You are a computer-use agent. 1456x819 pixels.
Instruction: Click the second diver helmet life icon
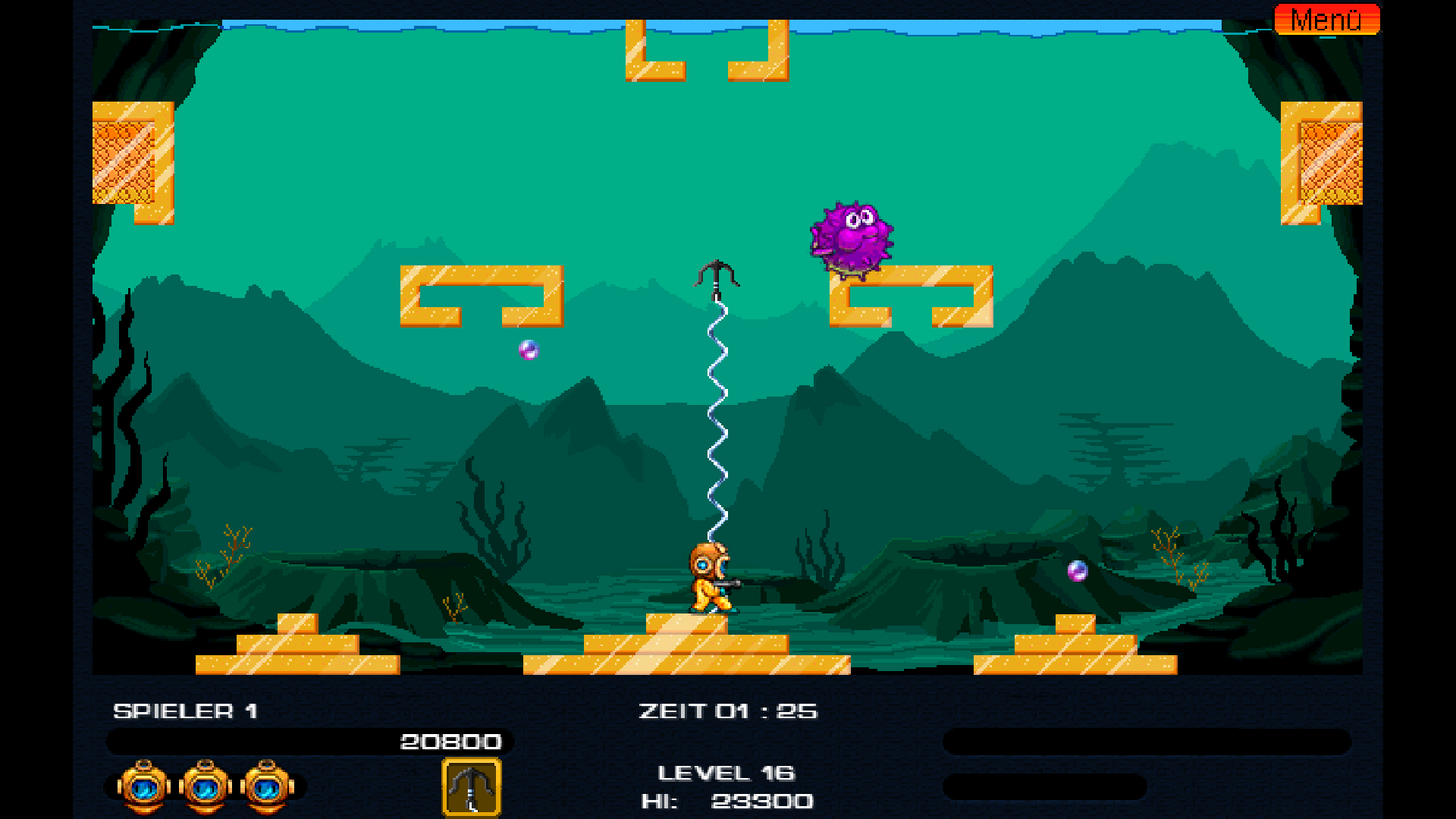tap(205, 786)
